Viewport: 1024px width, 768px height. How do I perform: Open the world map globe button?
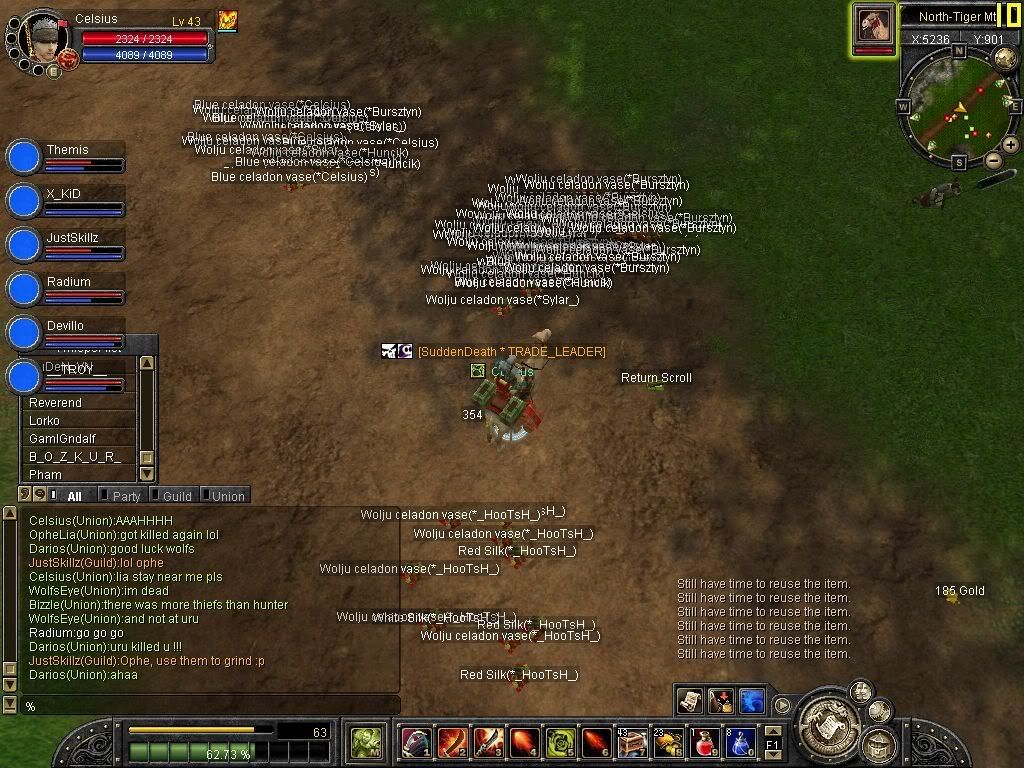pos(1004,57)
